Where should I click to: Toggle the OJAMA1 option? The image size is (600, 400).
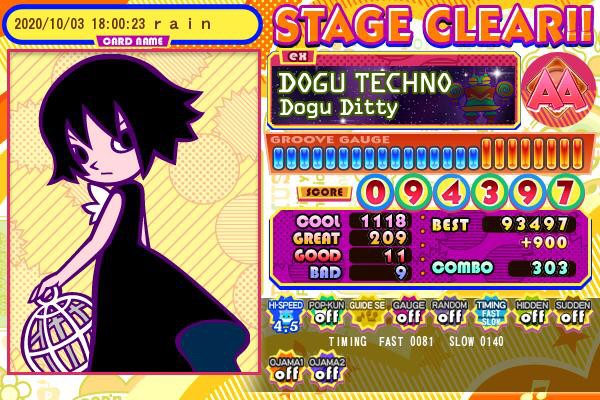285,368
